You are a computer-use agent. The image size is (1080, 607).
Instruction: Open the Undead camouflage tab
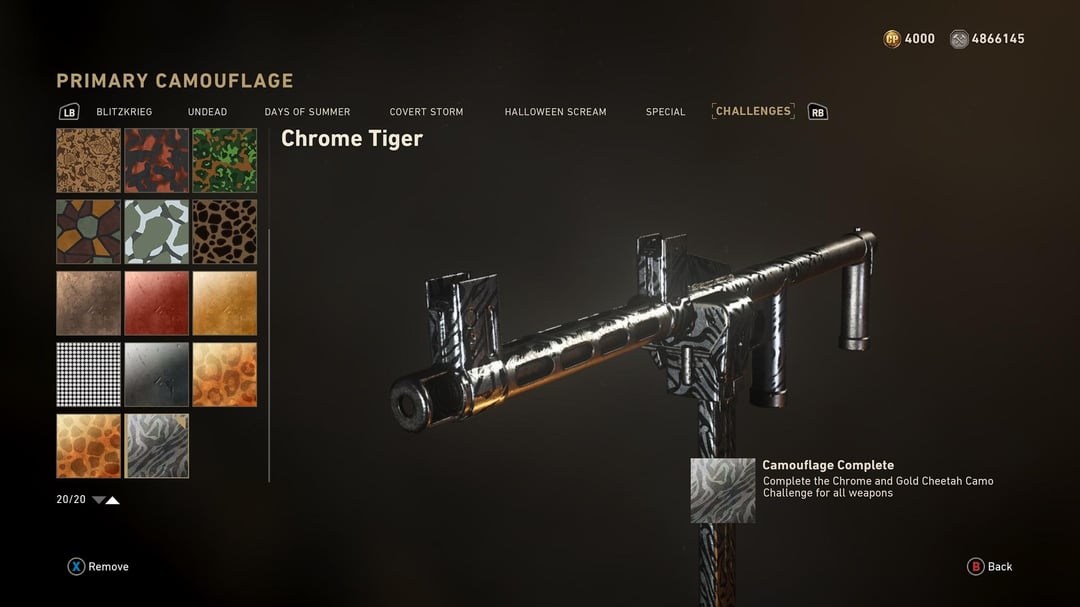pos(207,112)
